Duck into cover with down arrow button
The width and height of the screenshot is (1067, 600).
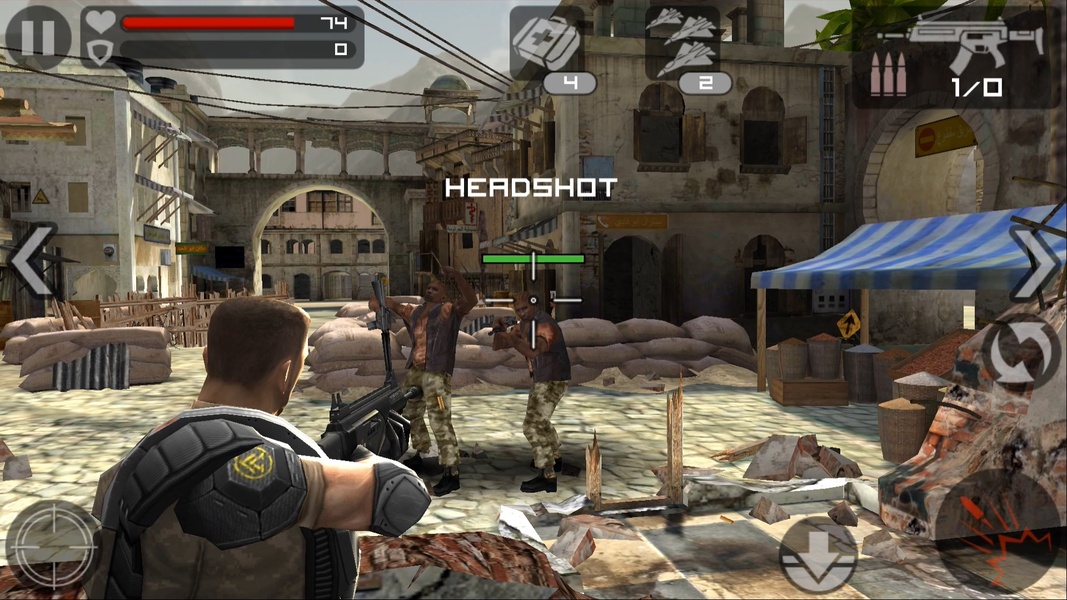coord(817,555)
